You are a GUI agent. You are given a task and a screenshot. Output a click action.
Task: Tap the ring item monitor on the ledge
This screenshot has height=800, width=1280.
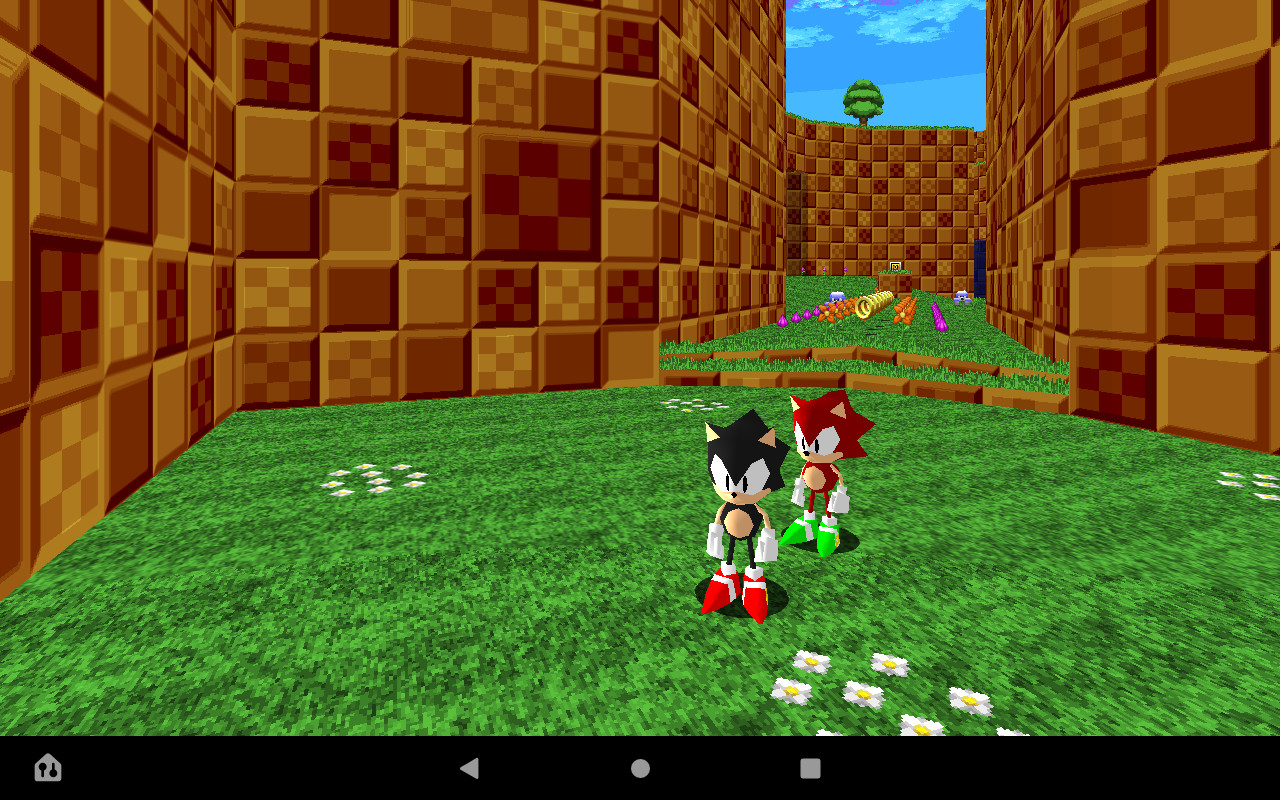pyautogui.click(x=893, y=267)
